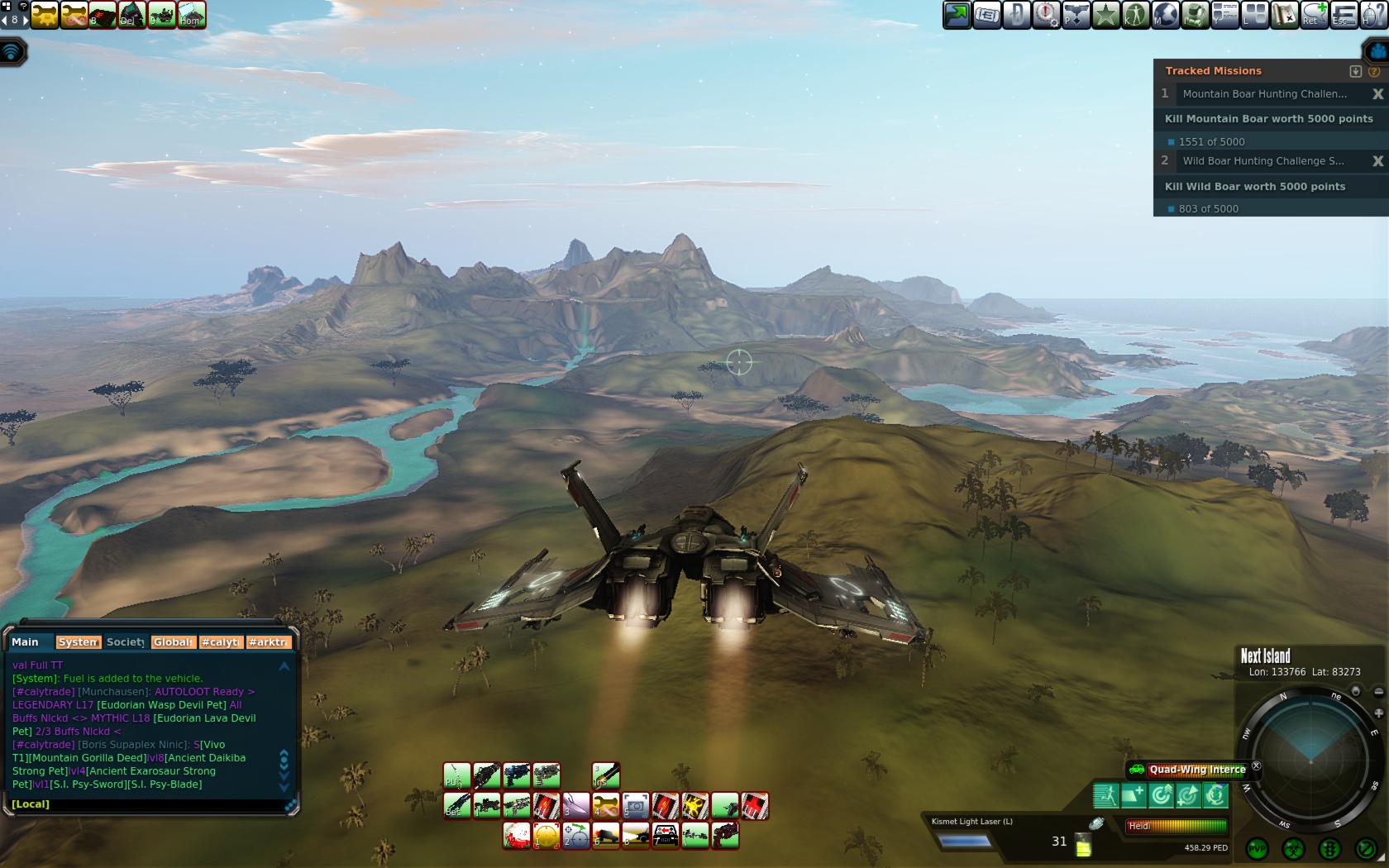Activate the golden wrench repair tool slot
Image resolution: width=1389 pixels, height=868 pixels.
coord(605,805)
